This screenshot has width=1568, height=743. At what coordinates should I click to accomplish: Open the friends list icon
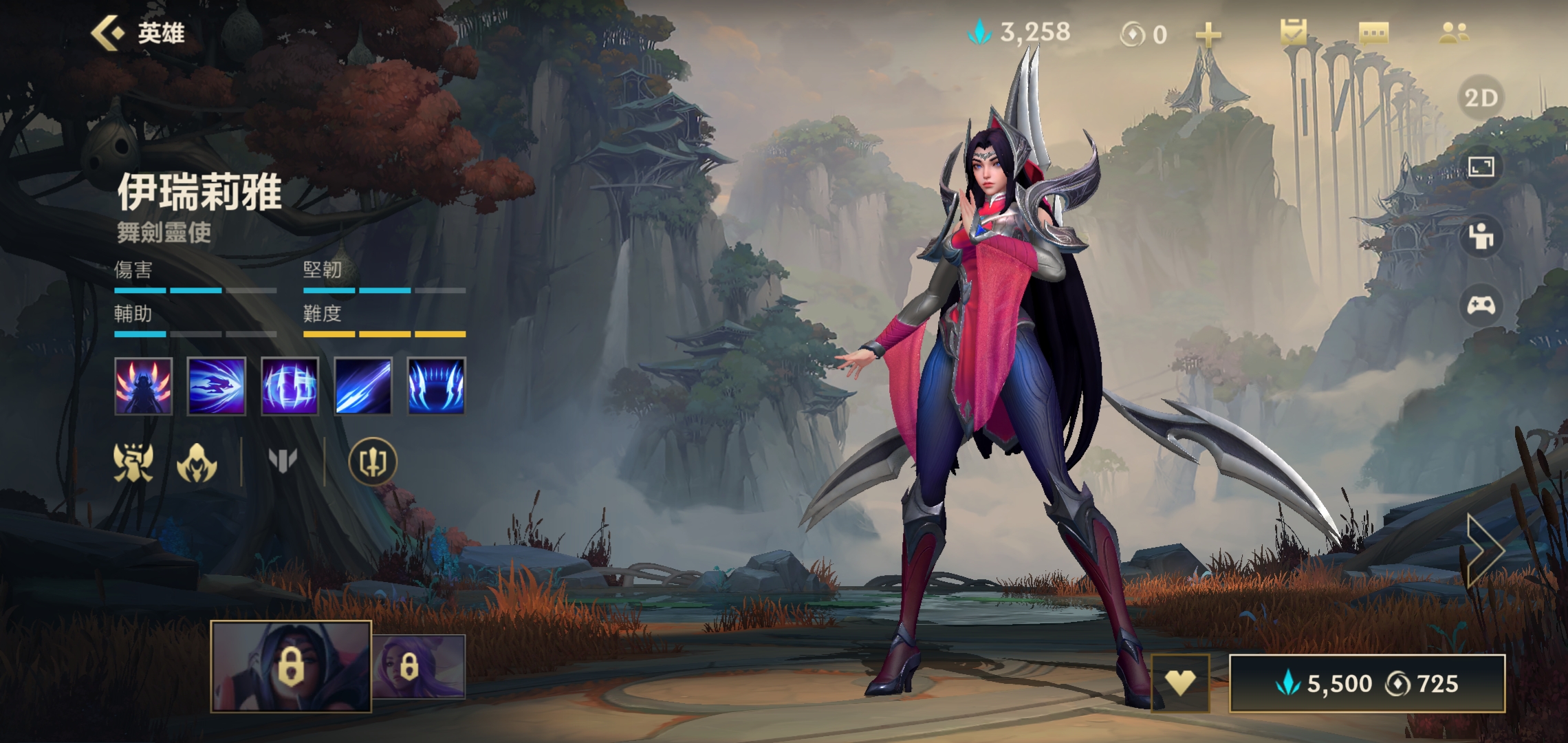click(x=1453, y=33)
